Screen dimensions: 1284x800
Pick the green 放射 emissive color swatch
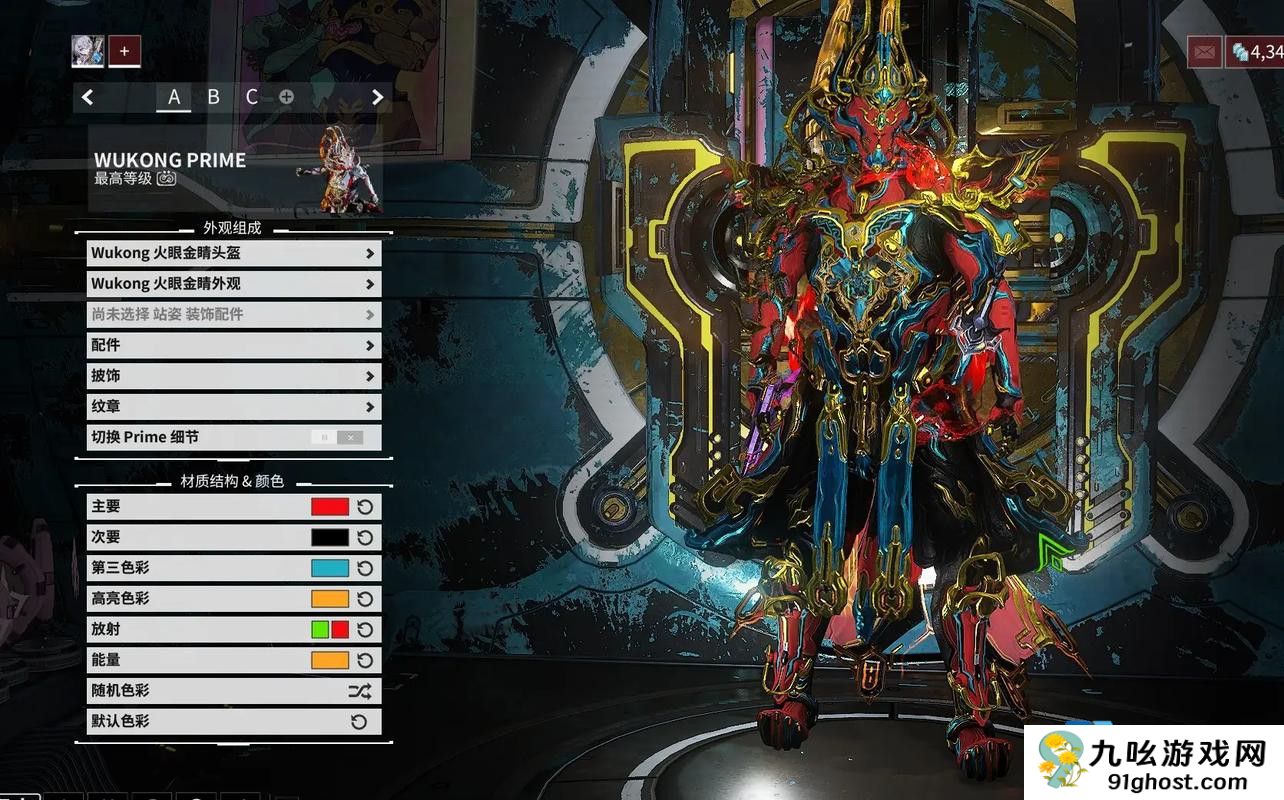tap(320, 630)
